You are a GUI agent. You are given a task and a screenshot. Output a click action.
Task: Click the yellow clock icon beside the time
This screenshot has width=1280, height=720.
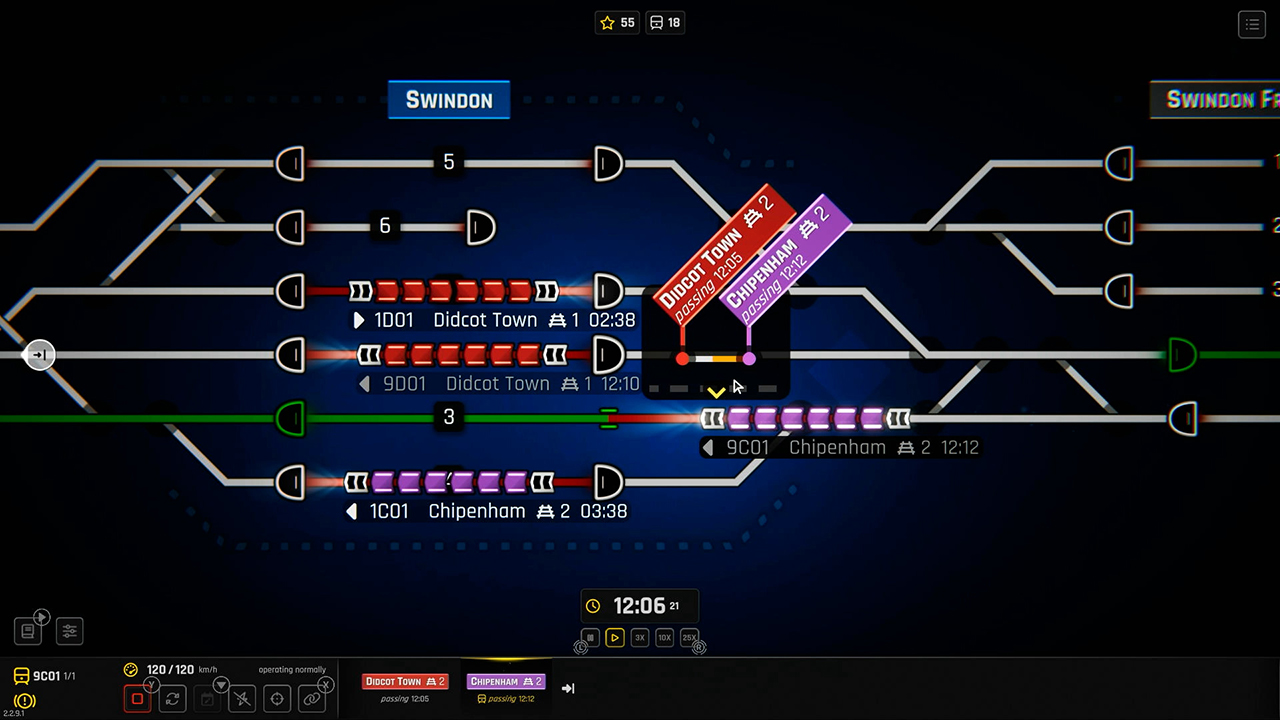point(594,605)
